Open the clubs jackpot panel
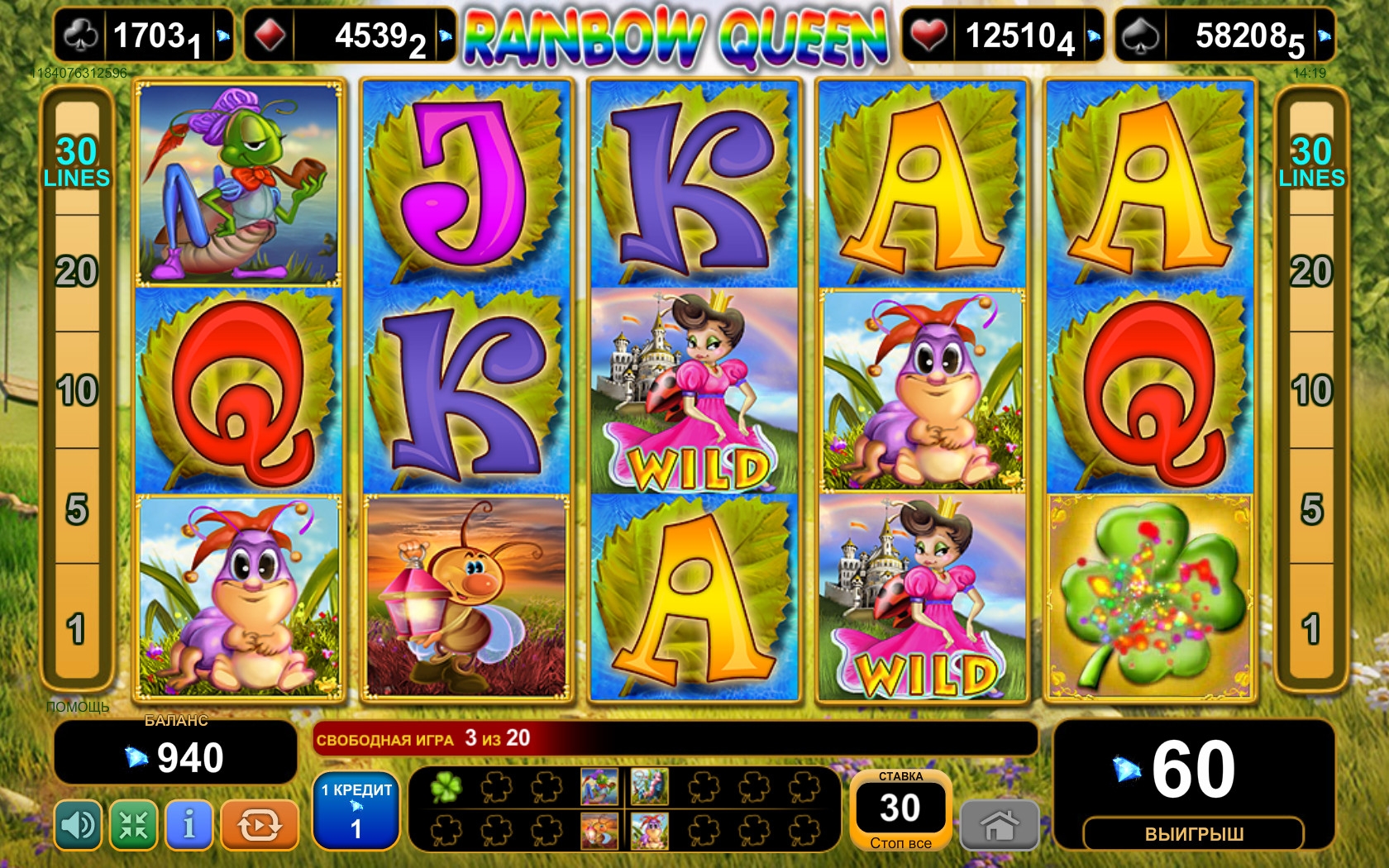 point(144,36)
